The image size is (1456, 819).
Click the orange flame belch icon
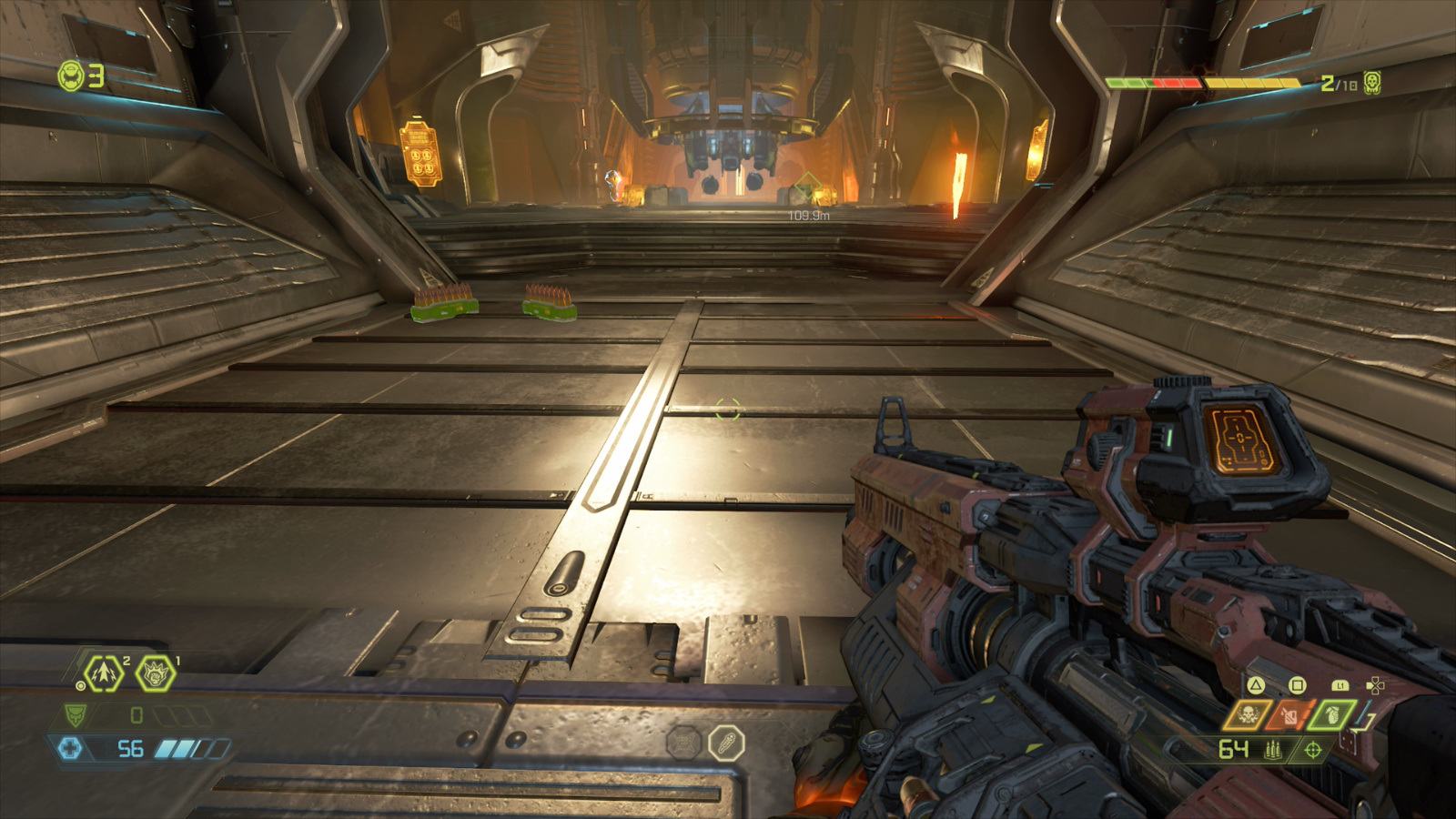1289,715
